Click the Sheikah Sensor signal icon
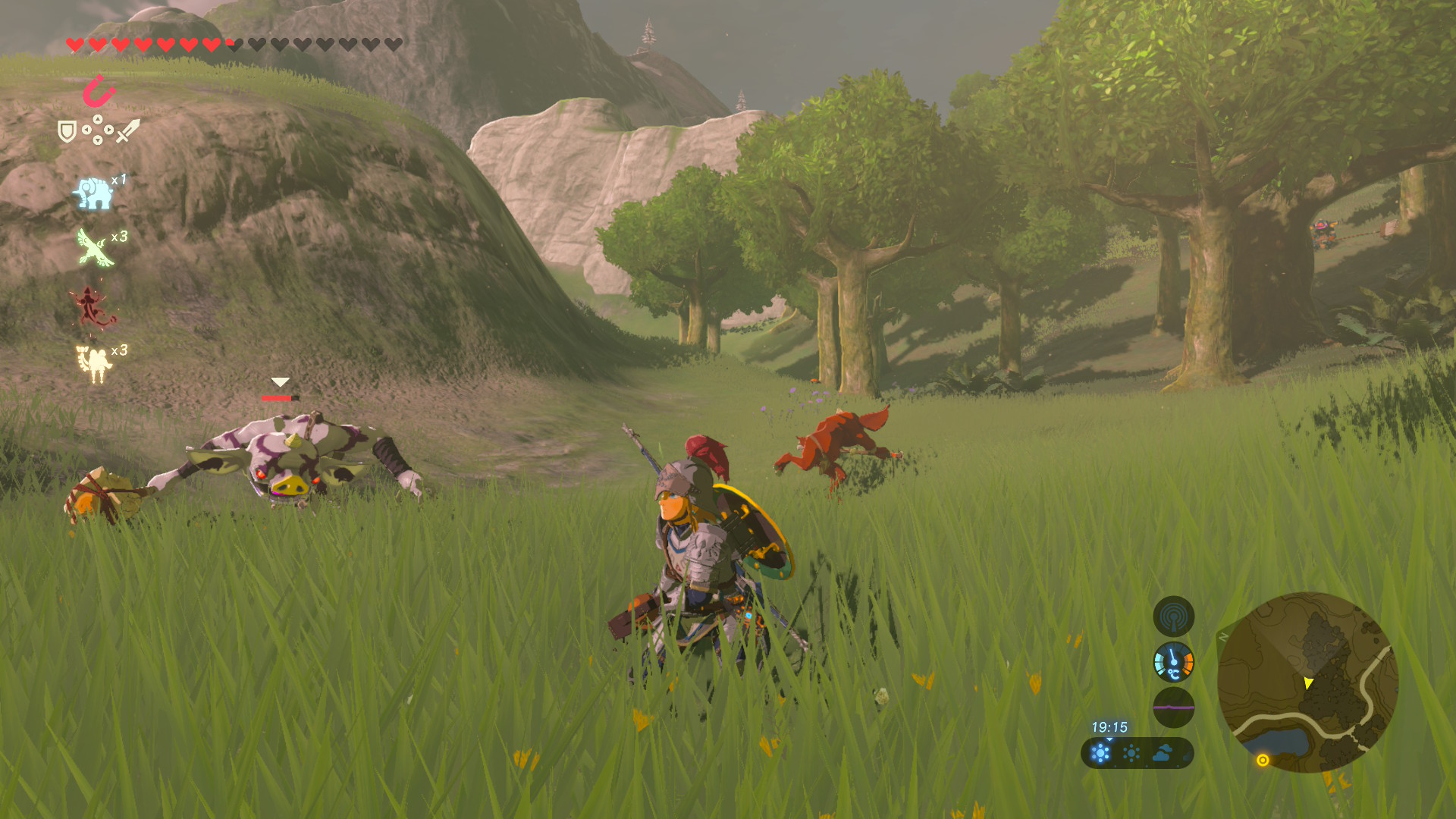 point(1173,617)
